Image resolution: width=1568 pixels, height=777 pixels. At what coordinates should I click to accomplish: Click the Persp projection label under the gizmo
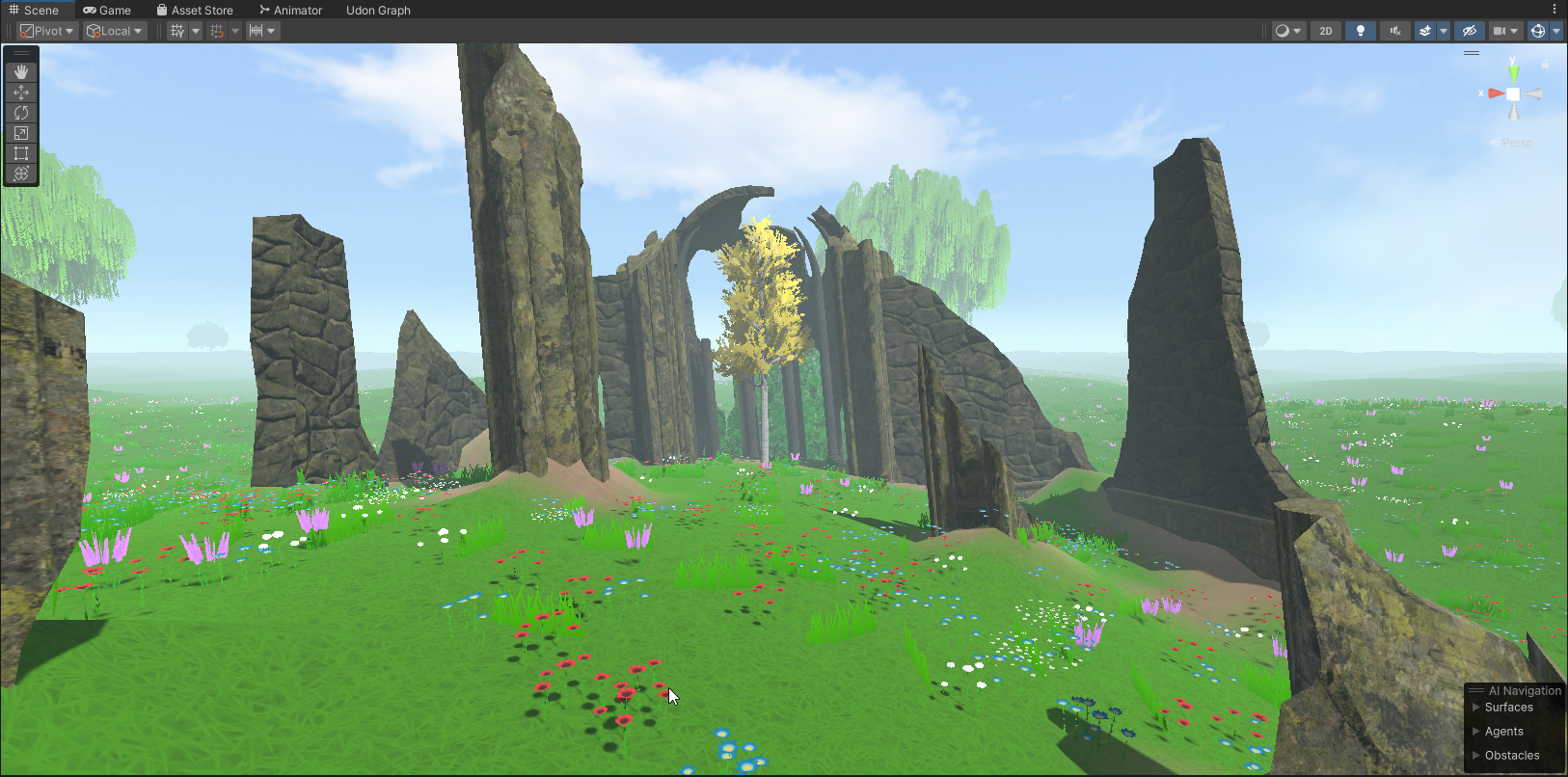tap(1517, 143)
